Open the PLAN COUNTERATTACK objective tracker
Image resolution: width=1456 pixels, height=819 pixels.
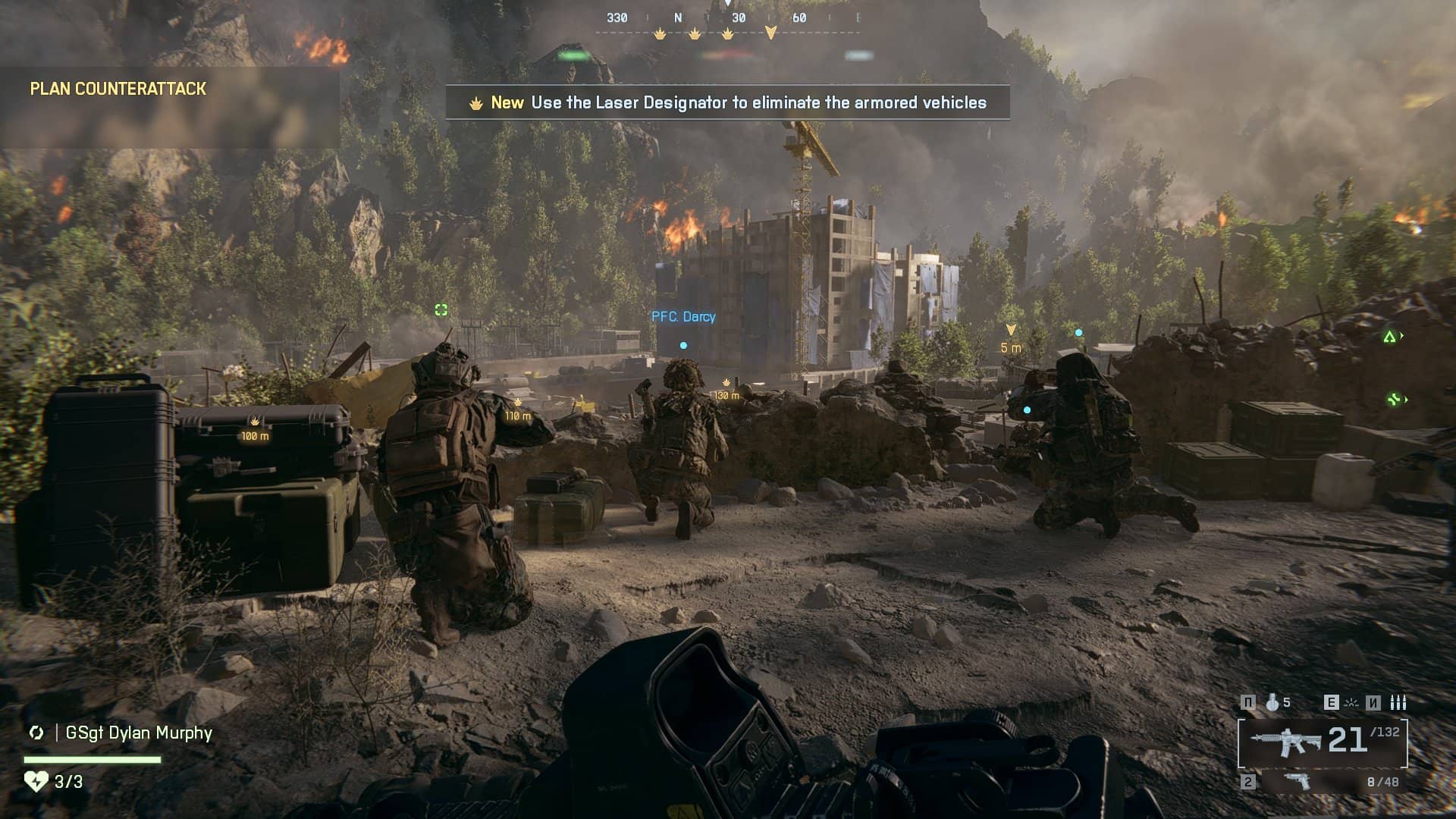pyautogui.click(x=118, y=89)
